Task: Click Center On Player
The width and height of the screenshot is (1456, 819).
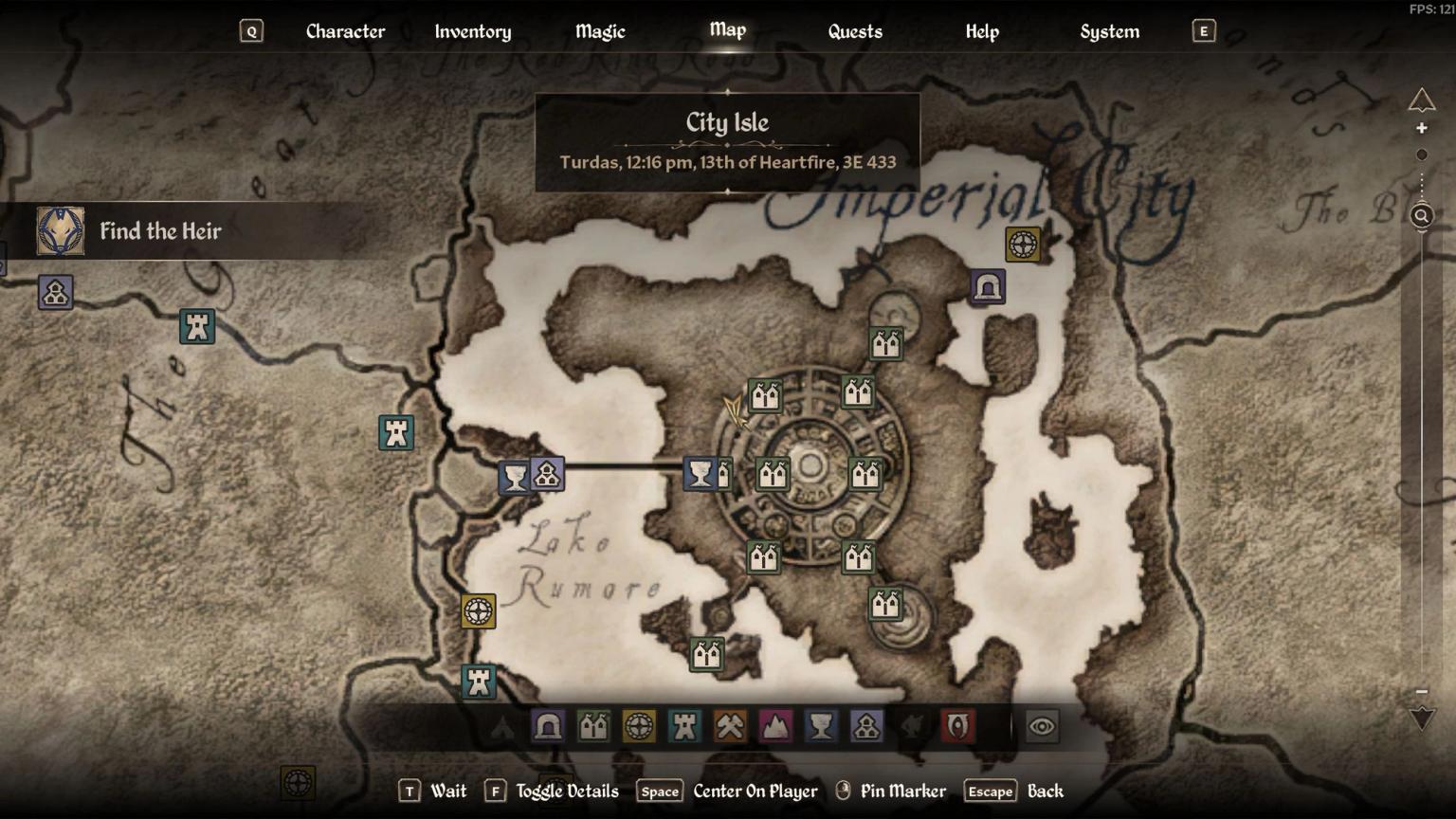Action: [x=755, y=791]
